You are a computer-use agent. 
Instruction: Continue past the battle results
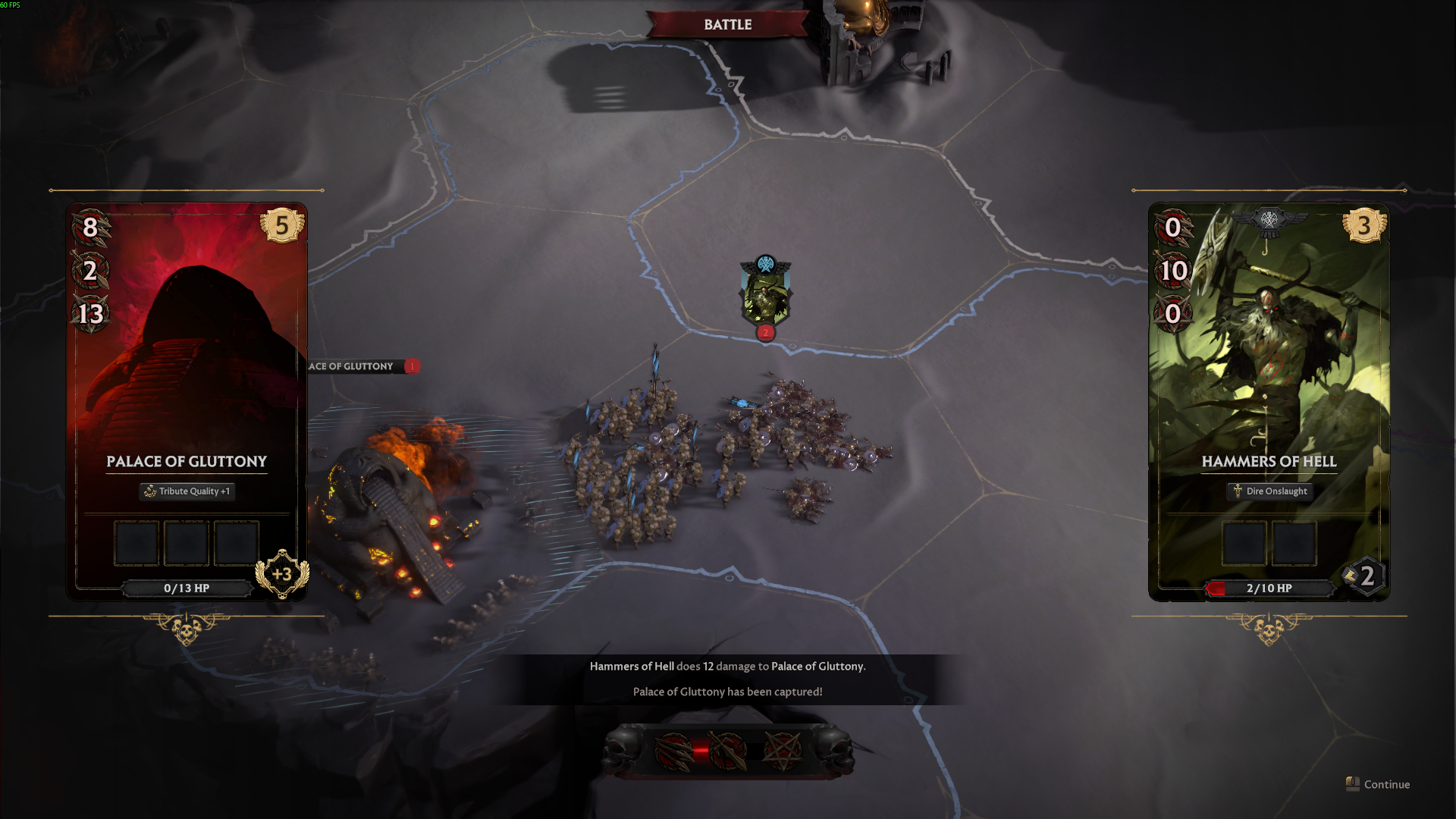pyautogui.click(x=1379, y=784)
